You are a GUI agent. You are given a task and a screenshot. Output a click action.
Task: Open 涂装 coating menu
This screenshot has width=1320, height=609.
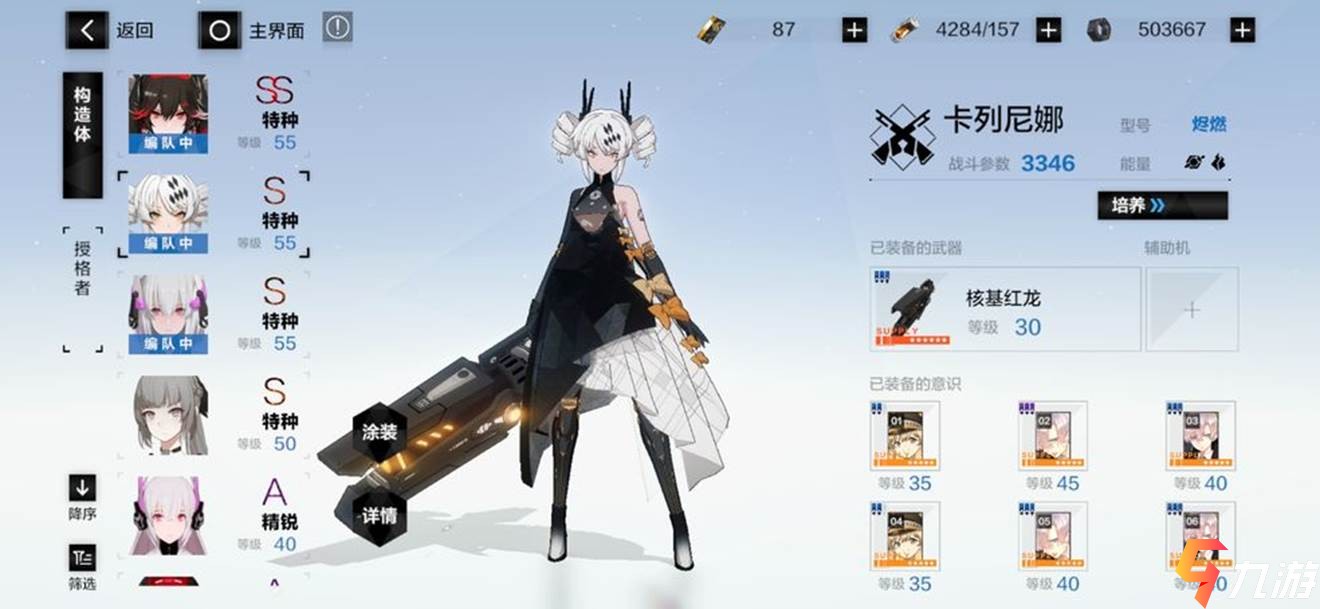pyautogui.click(x=380, y=434)
